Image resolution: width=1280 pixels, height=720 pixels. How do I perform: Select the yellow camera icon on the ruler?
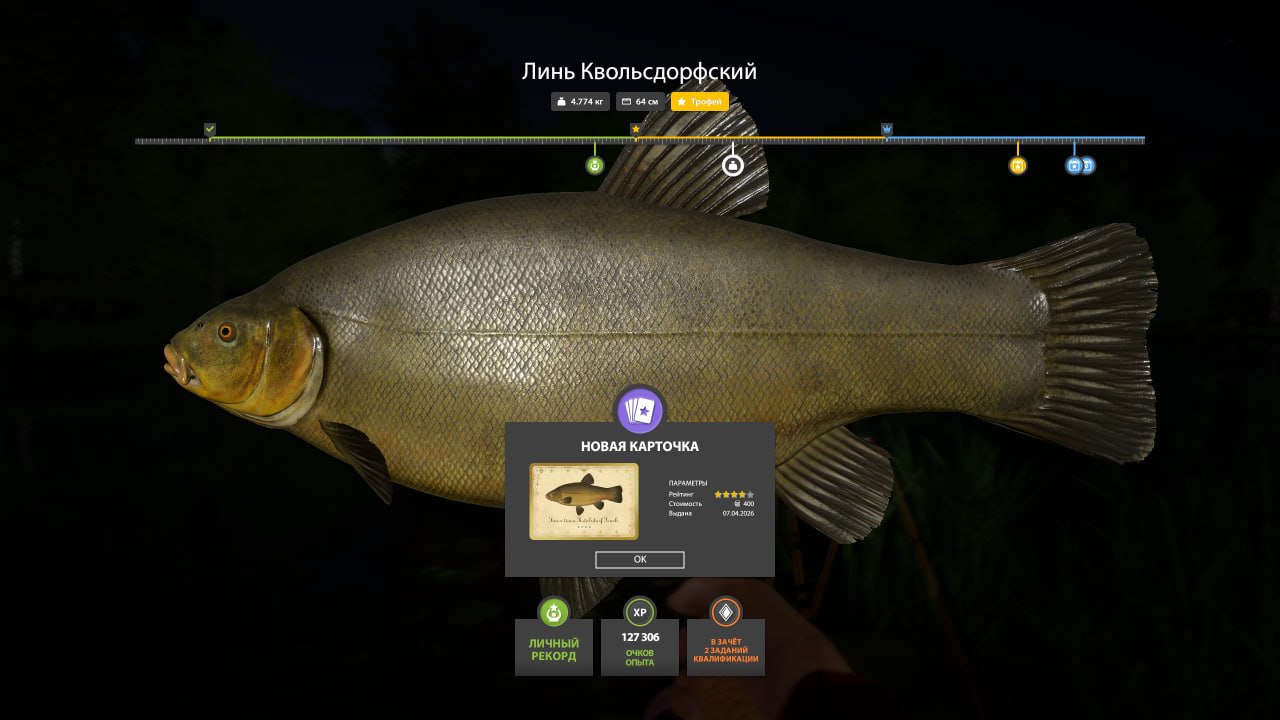[x=1017, y=164]
